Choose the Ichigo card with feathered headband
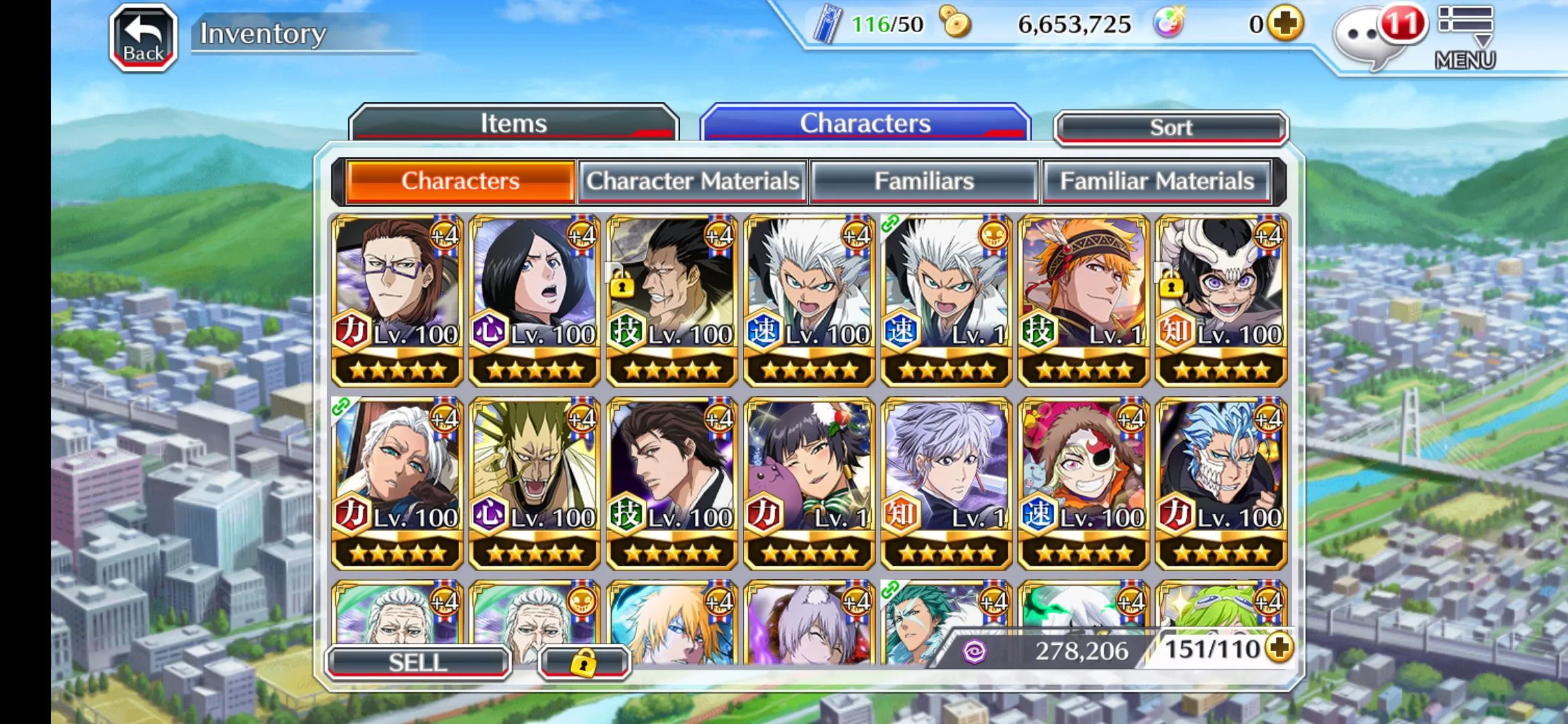 point(1084,300)
